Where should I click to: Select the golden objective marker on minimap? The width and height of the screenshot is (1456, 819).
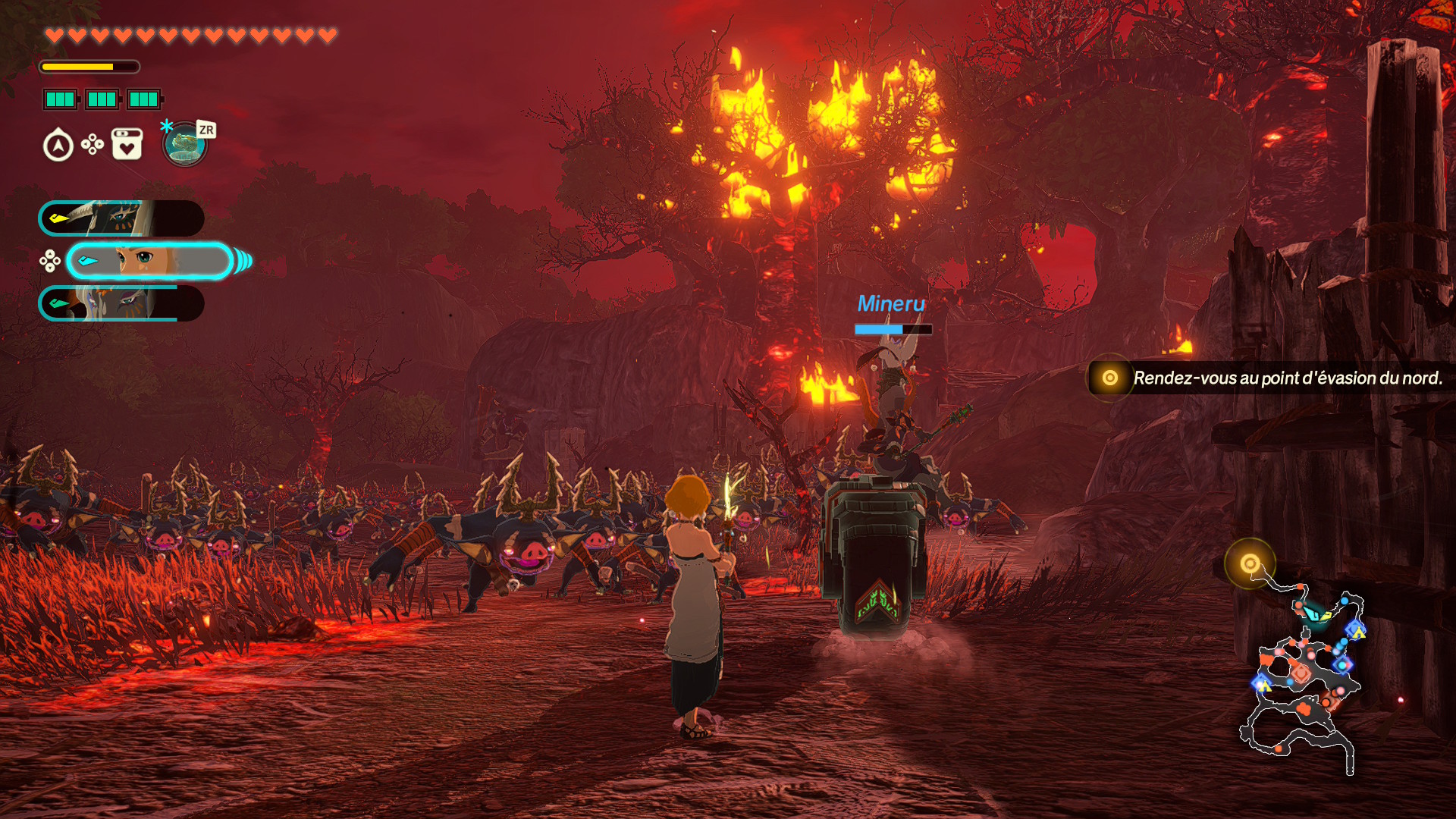(1250, 563)
